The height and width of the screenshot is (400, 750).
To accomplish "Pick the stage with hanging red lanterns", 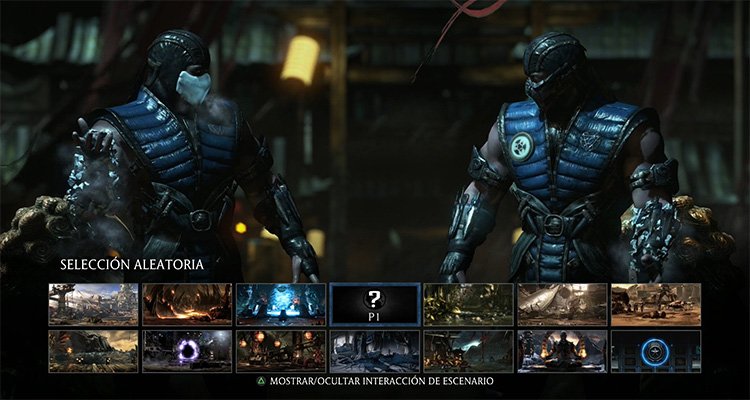I will coord(281,351).
